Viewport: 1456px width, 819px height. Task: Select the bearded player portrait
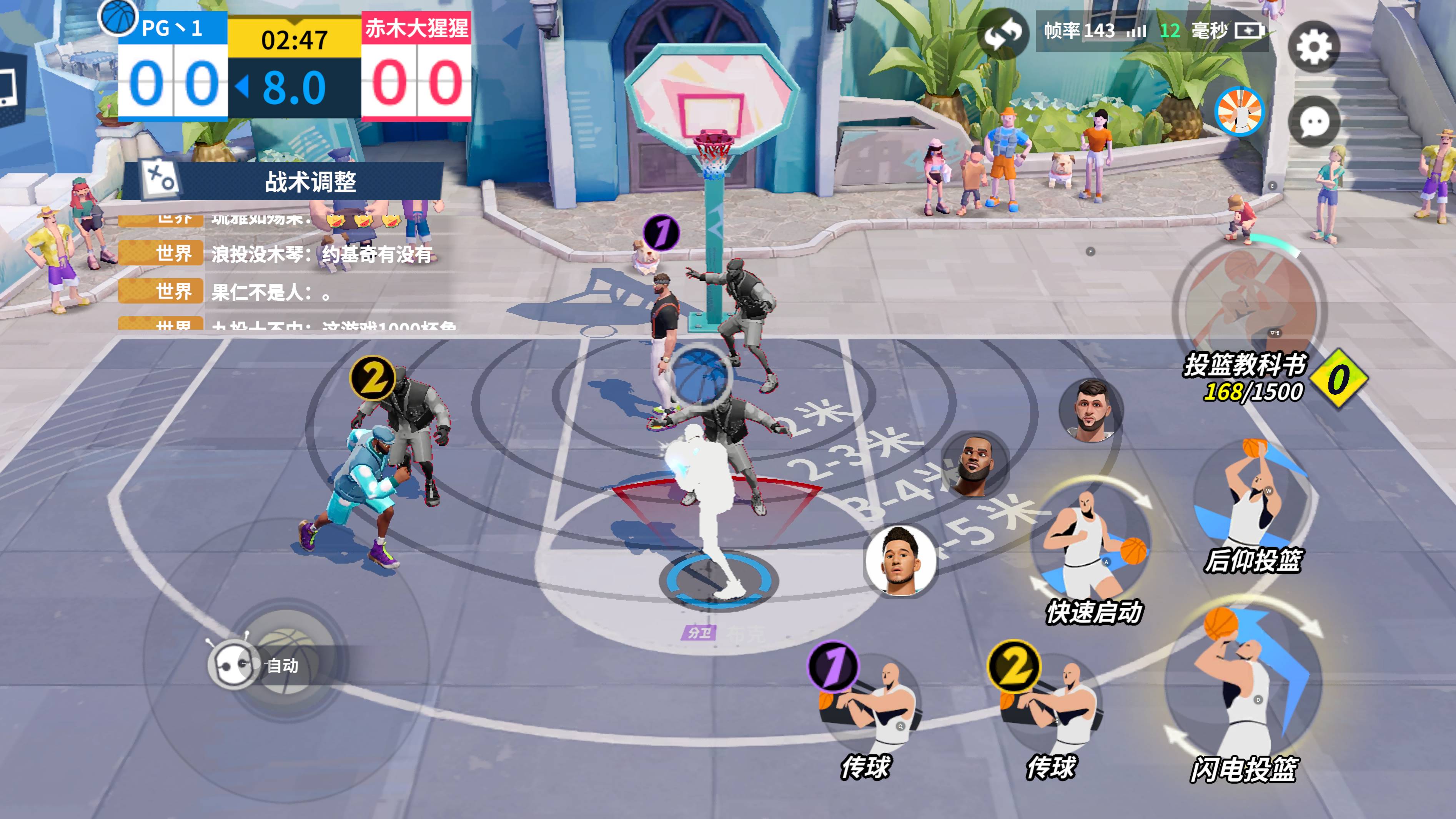pyautogui.click(x=1090, y=410)
